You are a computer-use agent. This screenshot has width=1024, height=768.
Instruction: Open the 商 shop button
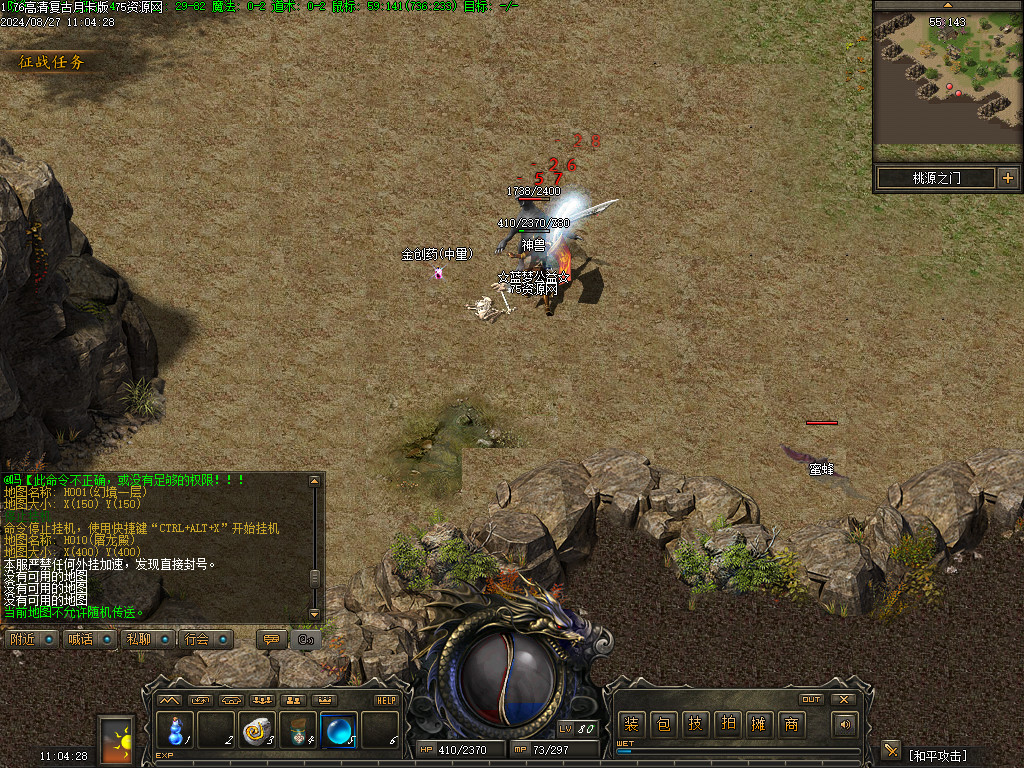click(791, 724)
